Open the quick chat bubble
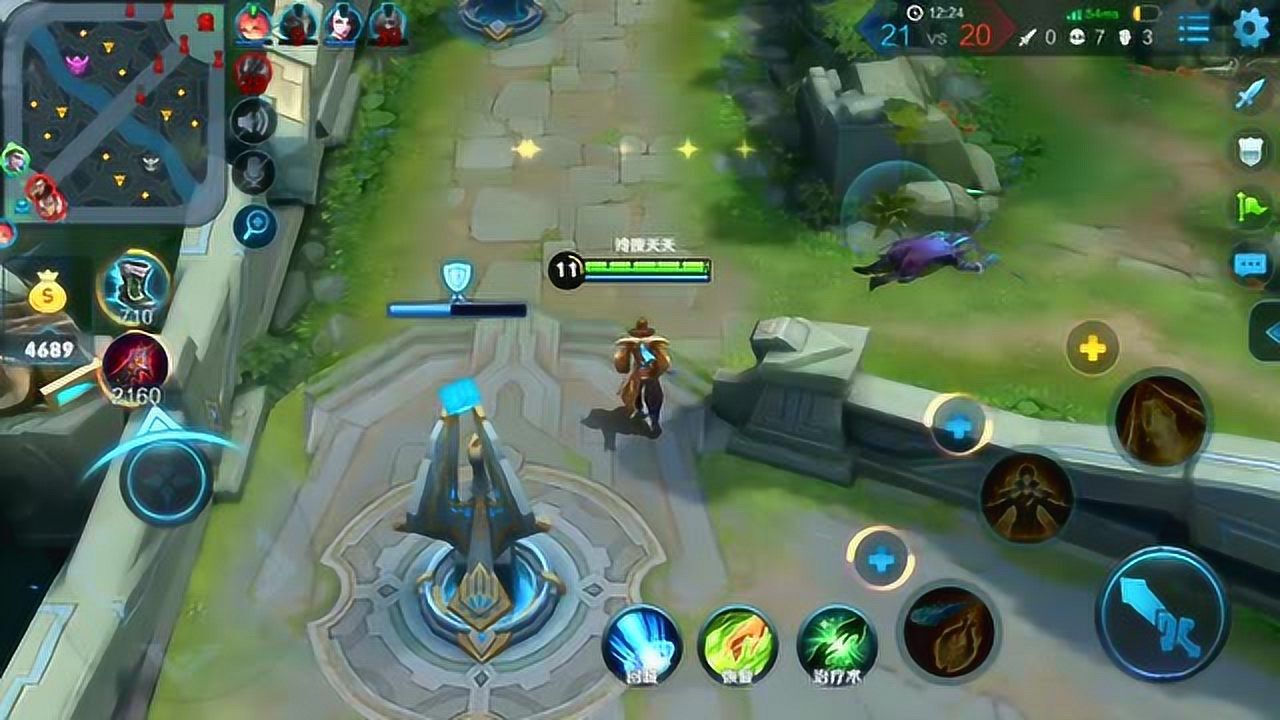Screen dimensions: 1280x720 point(1251,264)
